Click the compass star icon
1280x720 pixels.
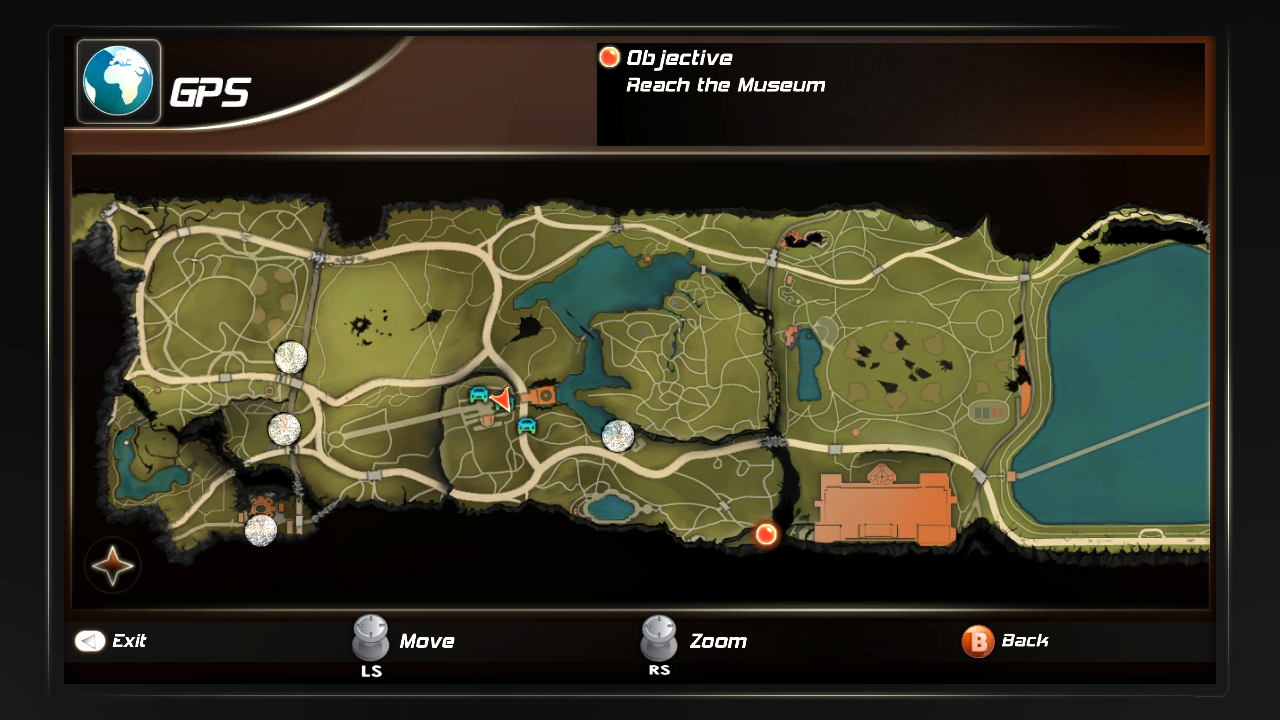tap(112, 567)
